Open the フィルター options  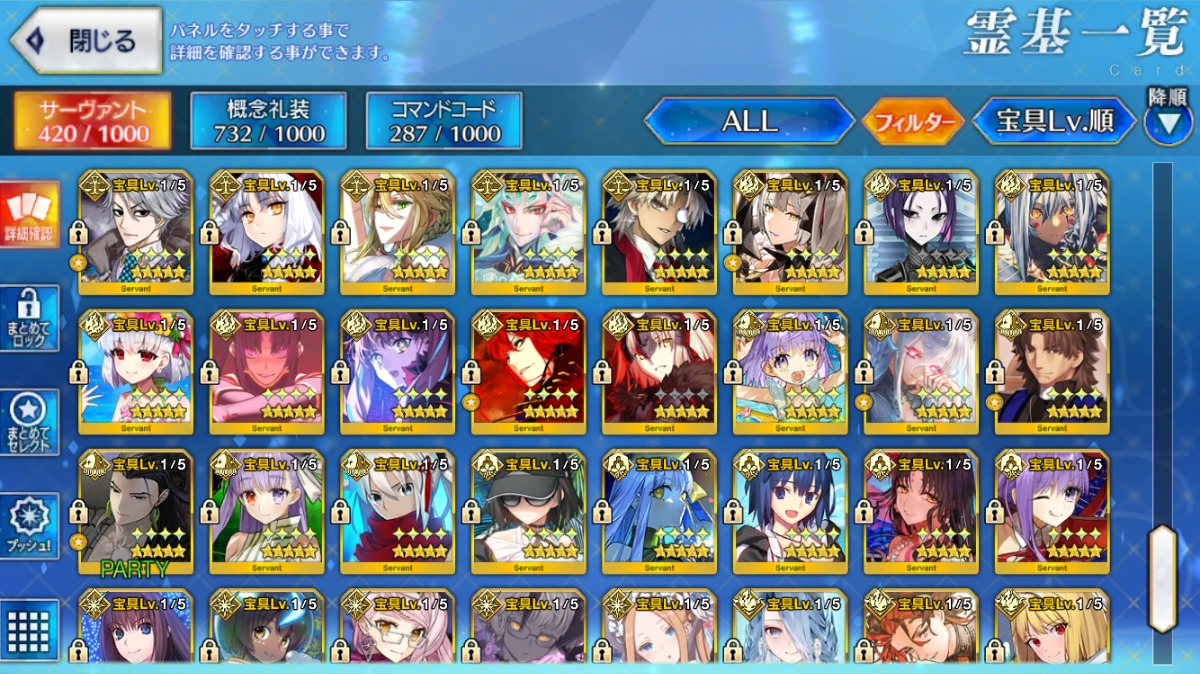[x=912, y=123]
